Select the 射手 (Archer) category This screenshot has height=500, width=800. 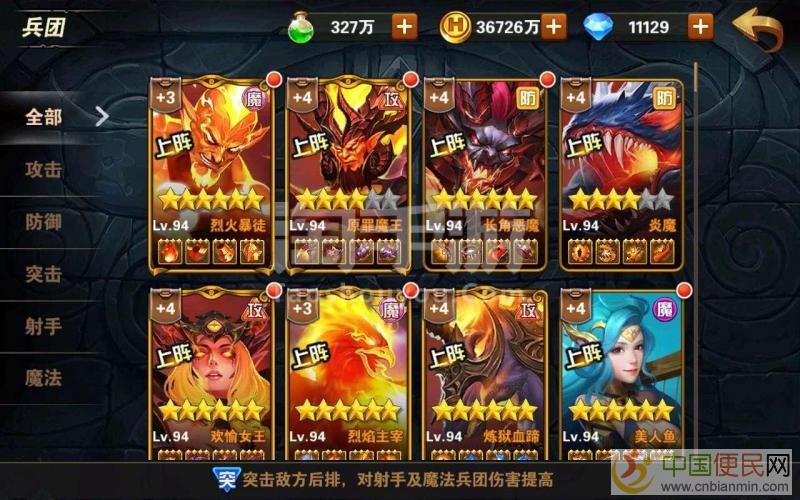(x=45, y=326)
